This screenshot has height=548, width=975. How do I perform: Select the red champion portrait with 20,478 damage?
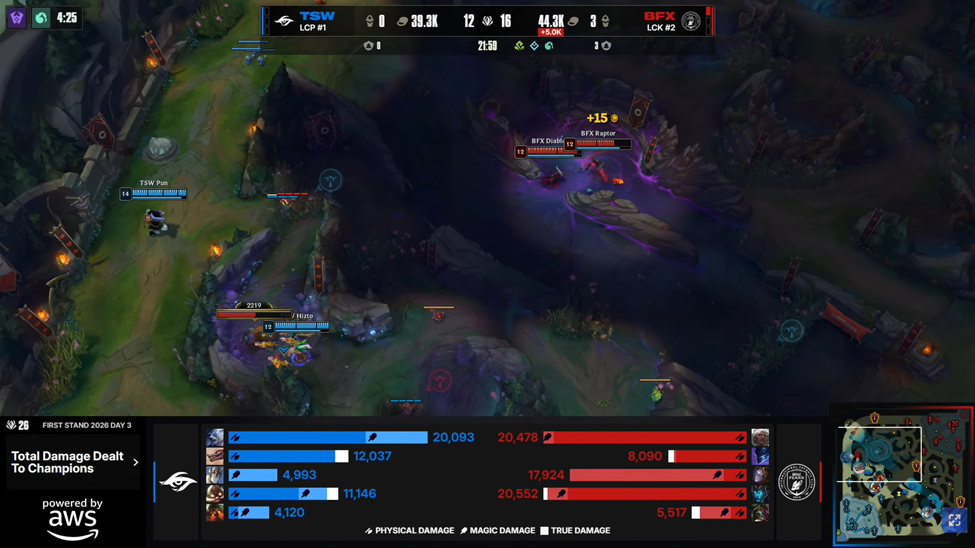(760, 438)
